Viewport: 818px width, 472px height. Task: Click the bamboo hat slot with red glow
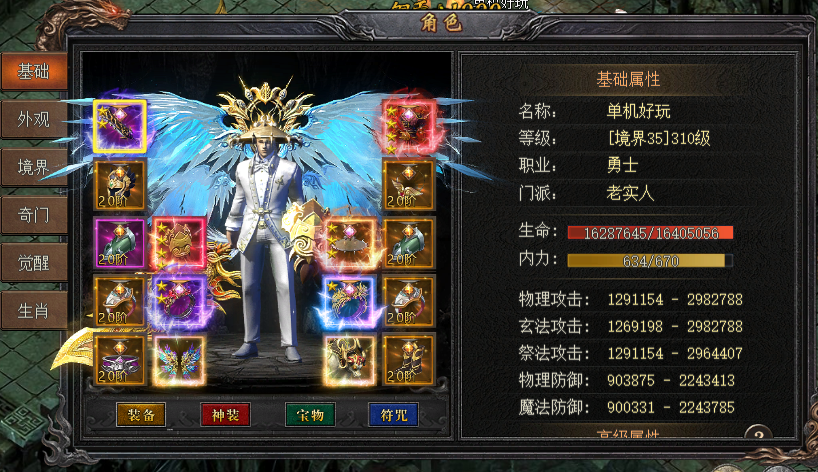(348, 243)
